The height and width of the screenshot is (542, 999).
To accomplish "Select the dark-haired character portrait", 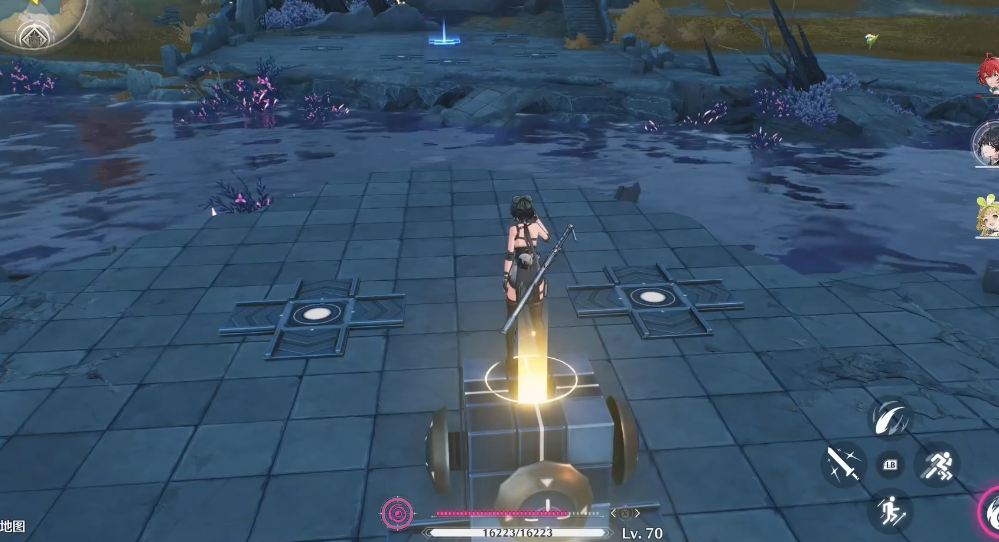I will pyautogui.click(x=987, y=145).
